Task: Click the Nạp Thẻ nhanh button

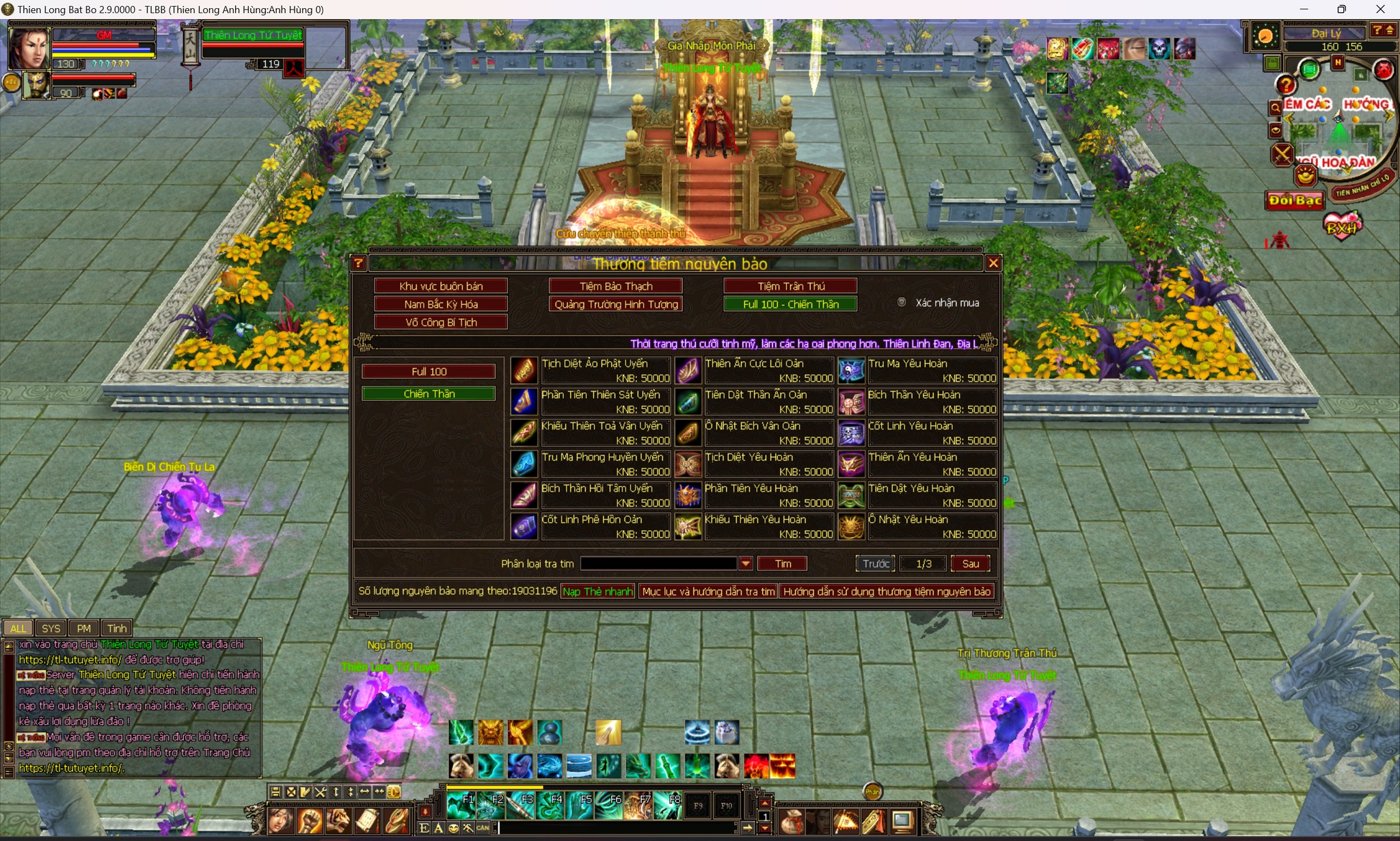Action: click(597, 591)
